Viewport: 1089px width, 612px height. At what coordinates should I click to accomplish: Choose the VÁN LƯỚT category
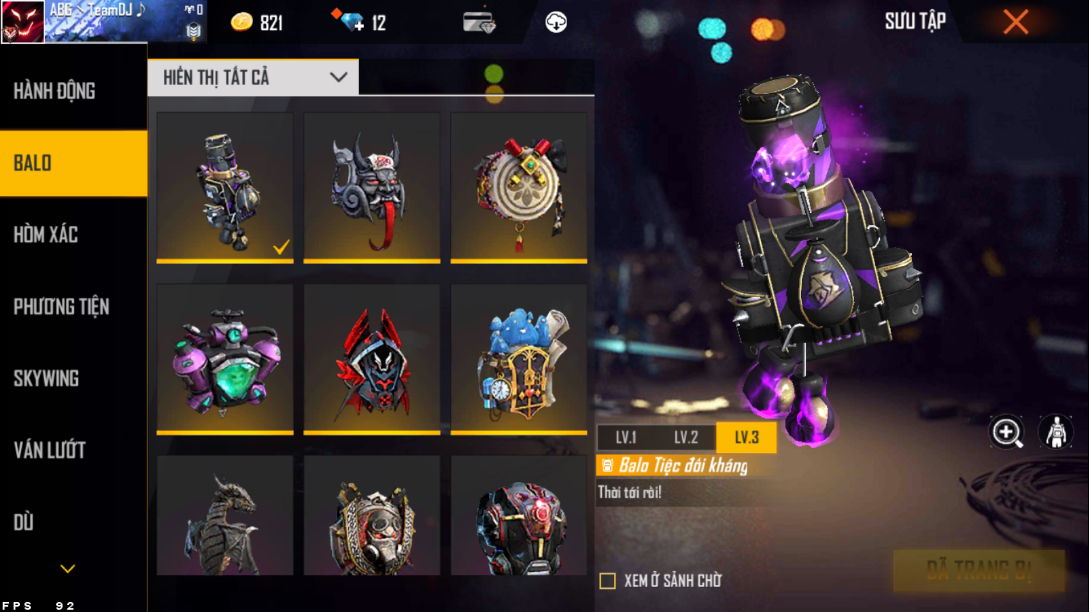49,451
